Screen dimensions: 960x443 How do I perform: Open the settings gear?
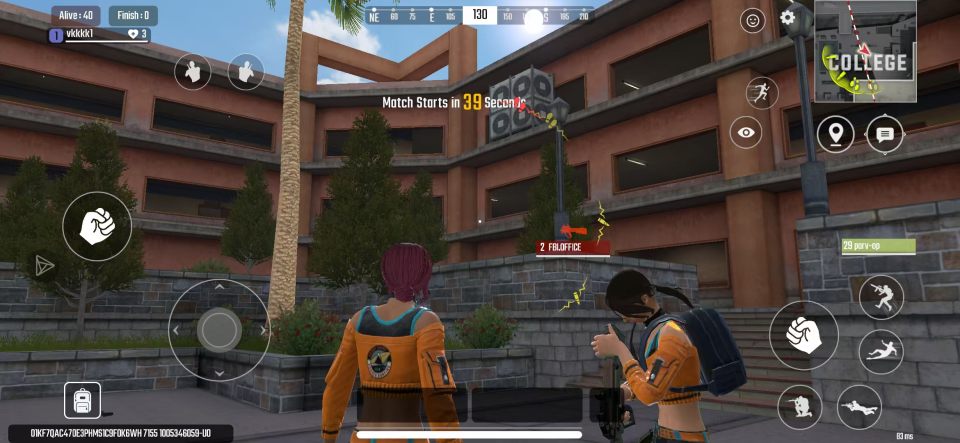788,18
